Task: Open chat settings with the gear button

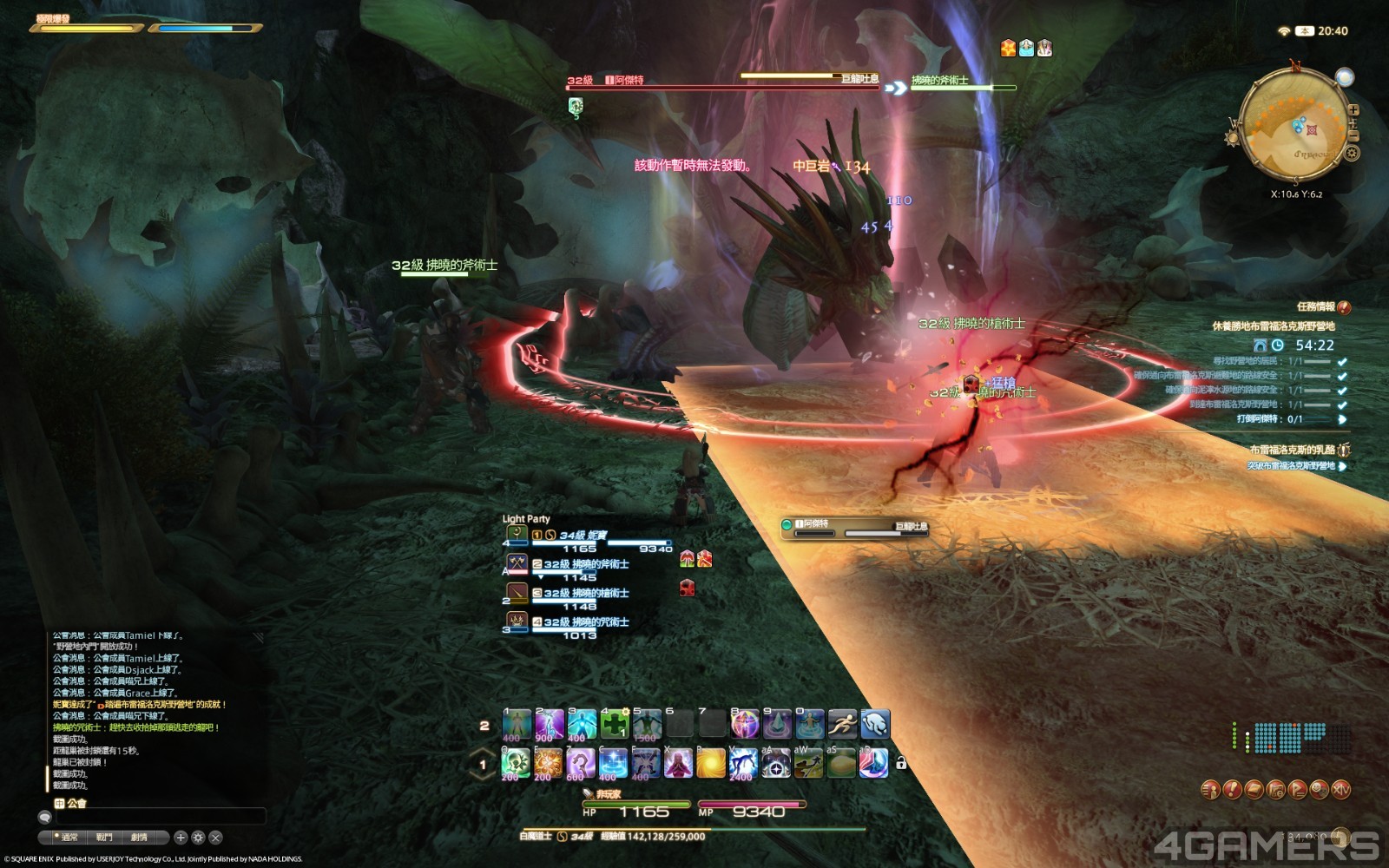Action: [198, 838]
